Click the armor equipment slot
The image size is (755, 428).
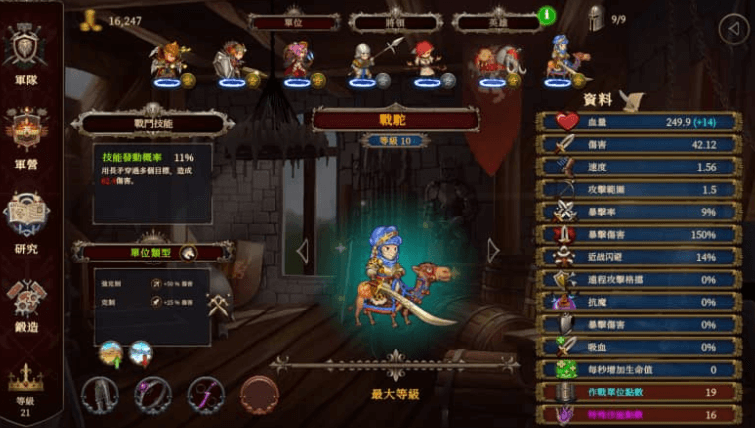click(x=99, y=395)
